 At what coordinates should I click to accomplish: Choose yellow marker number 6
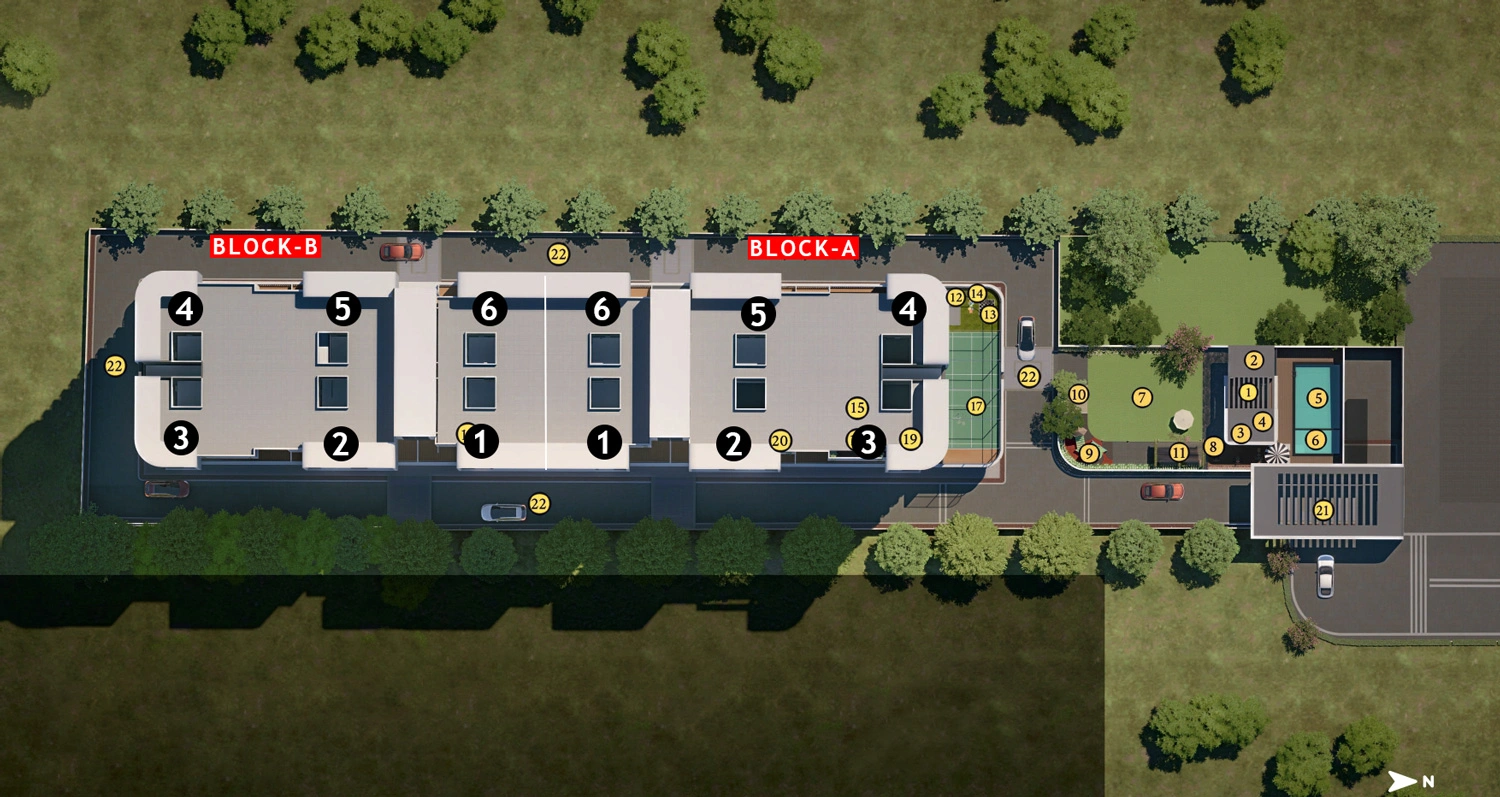click(1315, 439)
